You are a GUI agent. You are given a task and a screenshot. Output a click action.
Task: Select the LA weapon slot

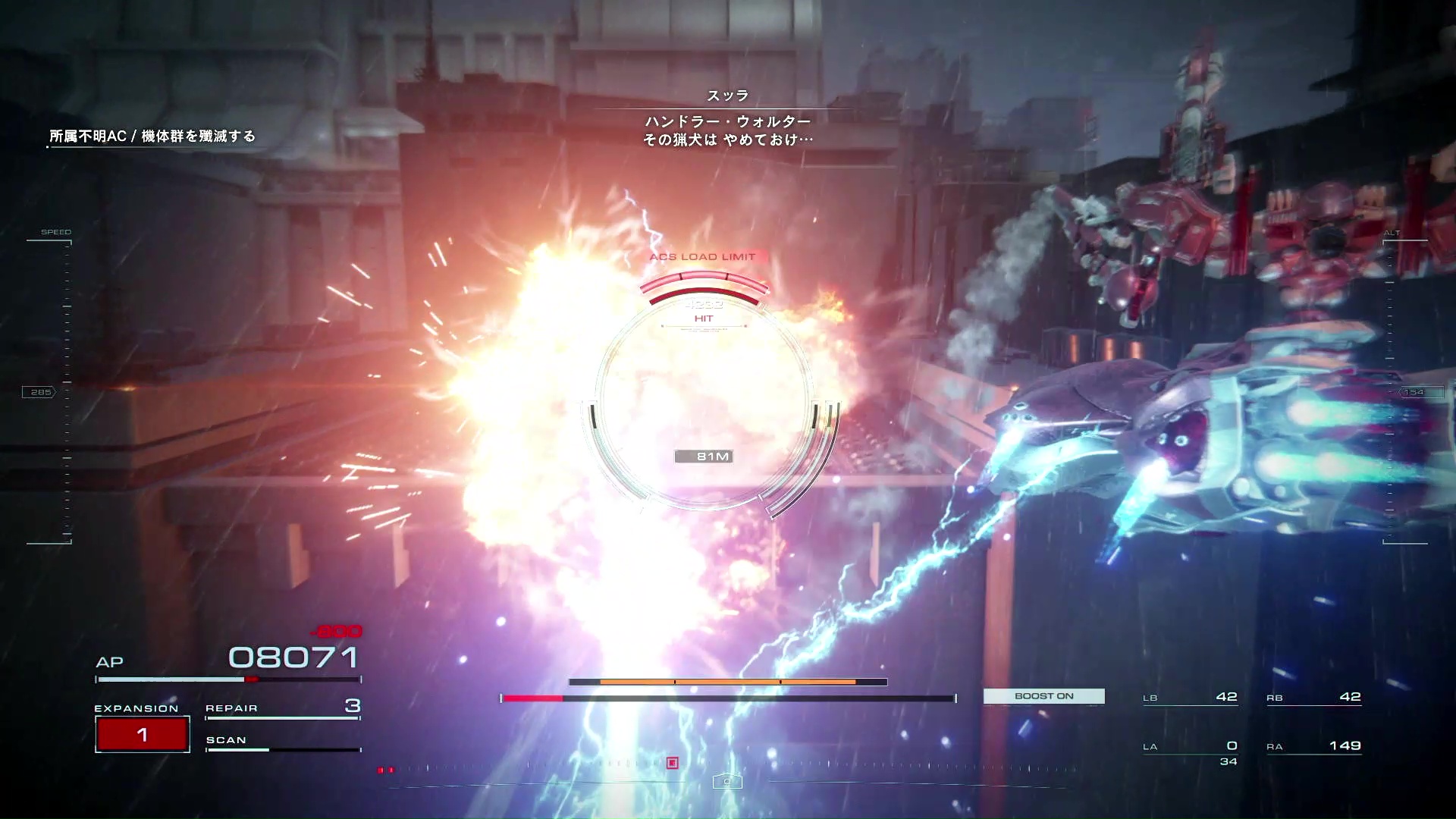(x=1190, y=747)
